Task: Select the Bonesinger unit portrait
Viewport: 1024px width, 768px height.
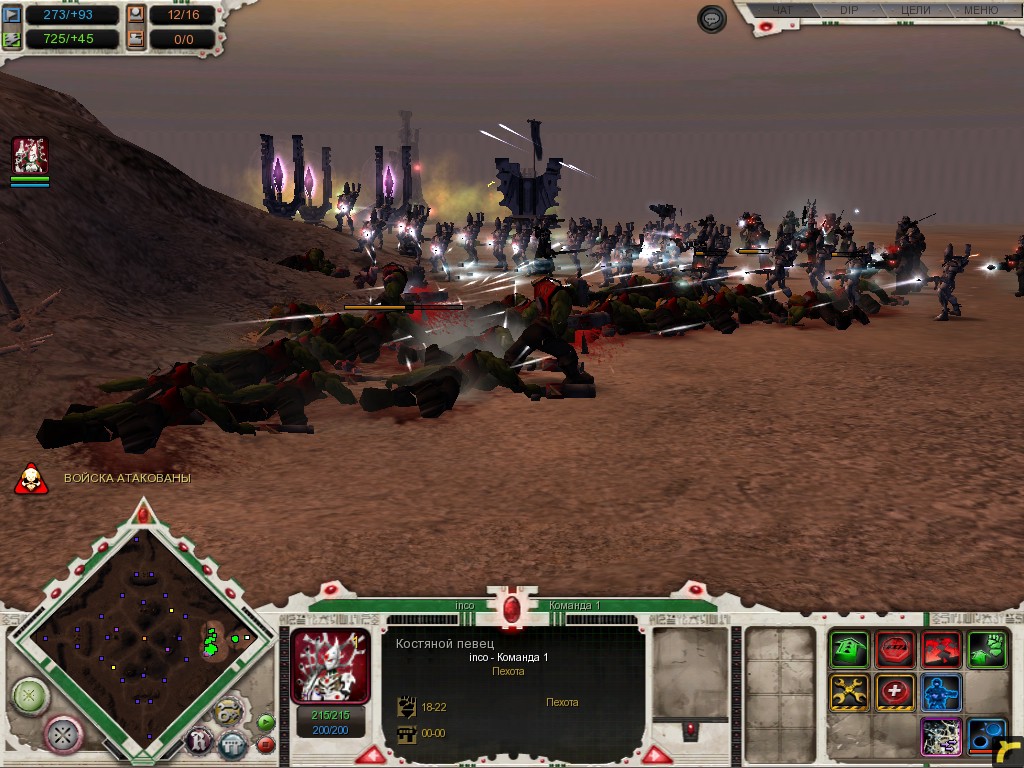Action: tap(330, 665)
